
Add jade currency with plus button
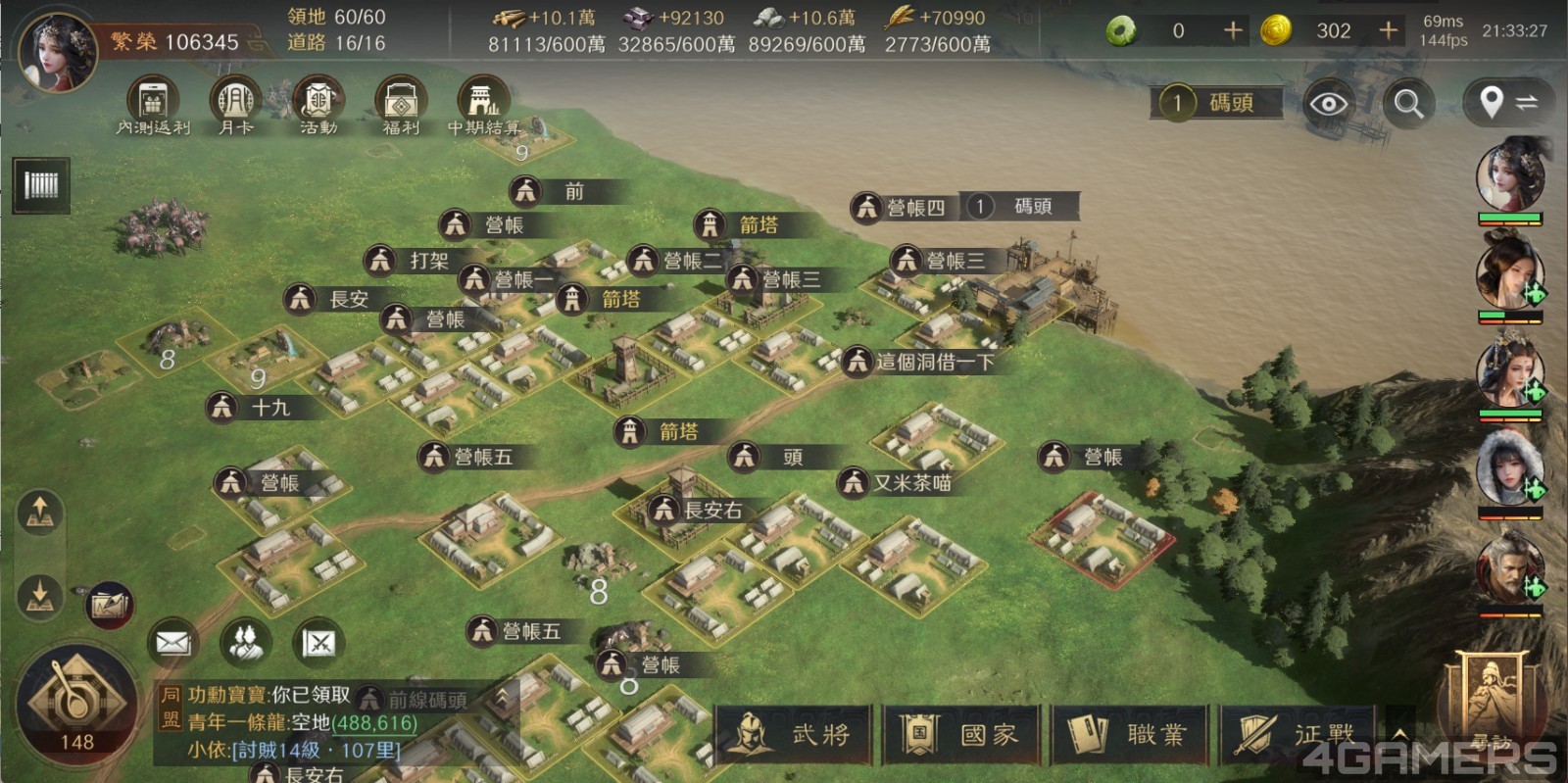(x=1233, y=30)
